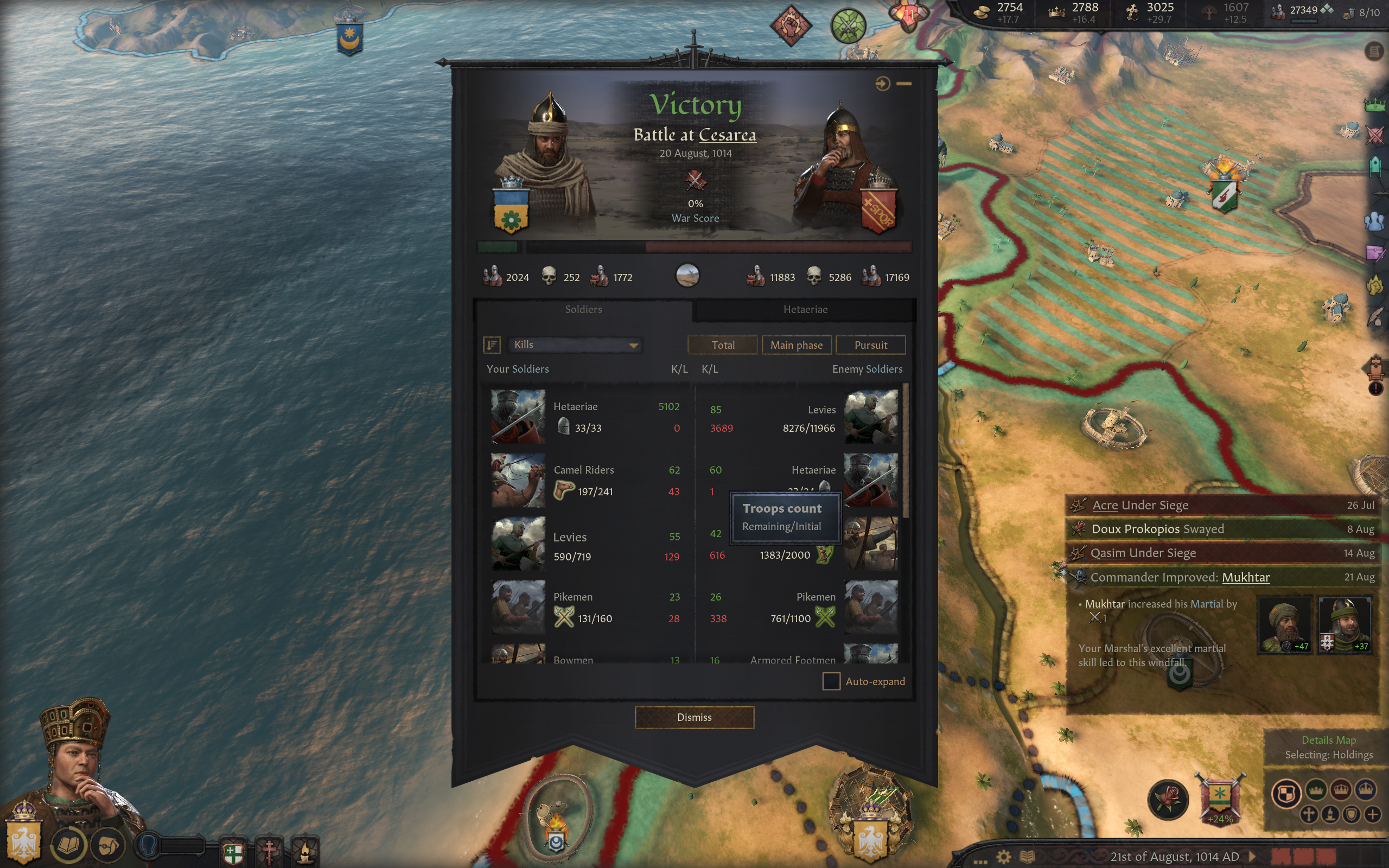Click the Mukhtar name link
1389x868 pixels.
pyautogui.click(x=1246, y=577)
